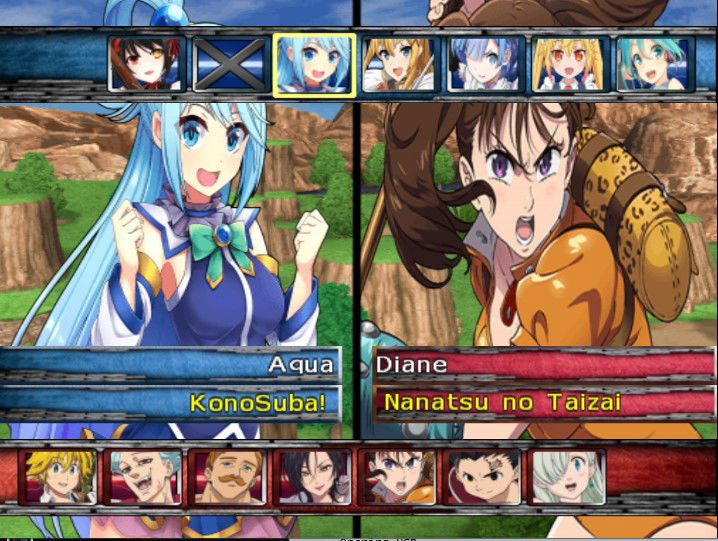Click the crossed-out X character slot
Viewport: 718px width, 541px height.
(x=229, y=64)
